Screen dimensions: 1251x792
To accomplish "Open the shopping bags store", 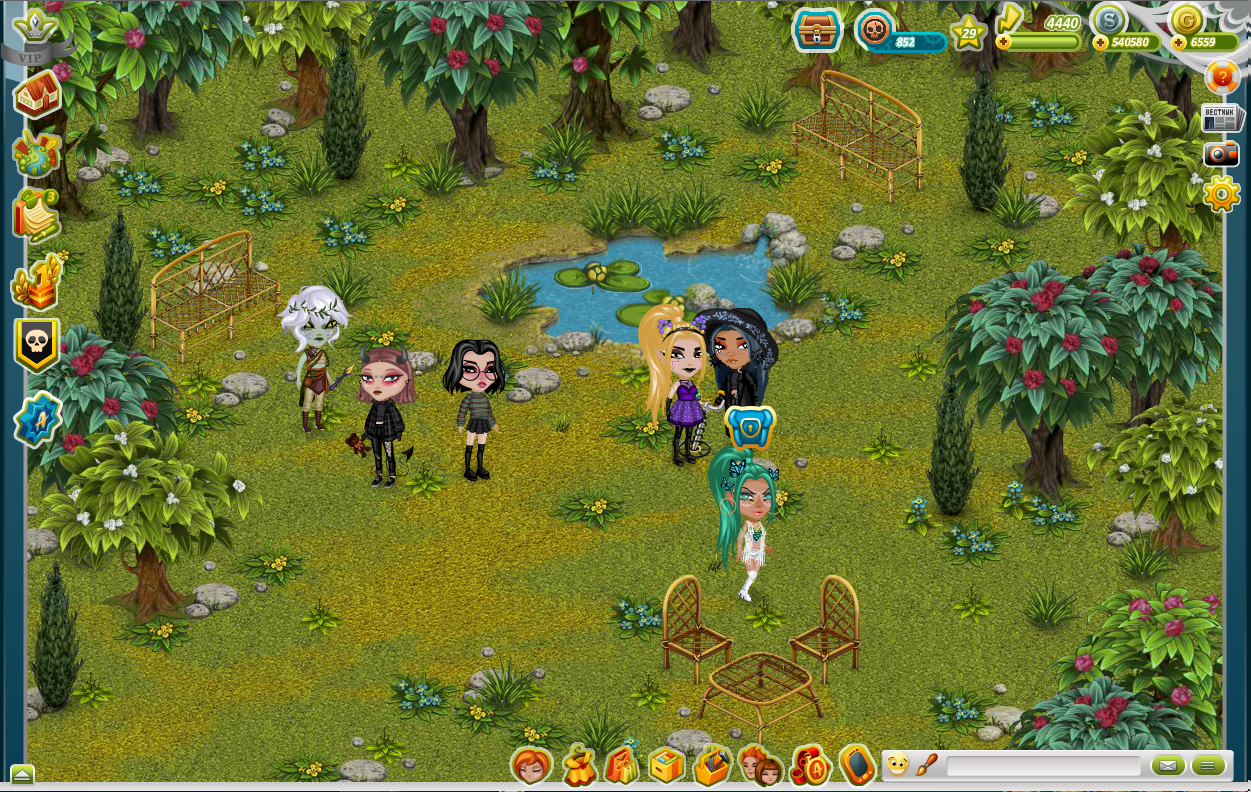I will tap(622, 766).
